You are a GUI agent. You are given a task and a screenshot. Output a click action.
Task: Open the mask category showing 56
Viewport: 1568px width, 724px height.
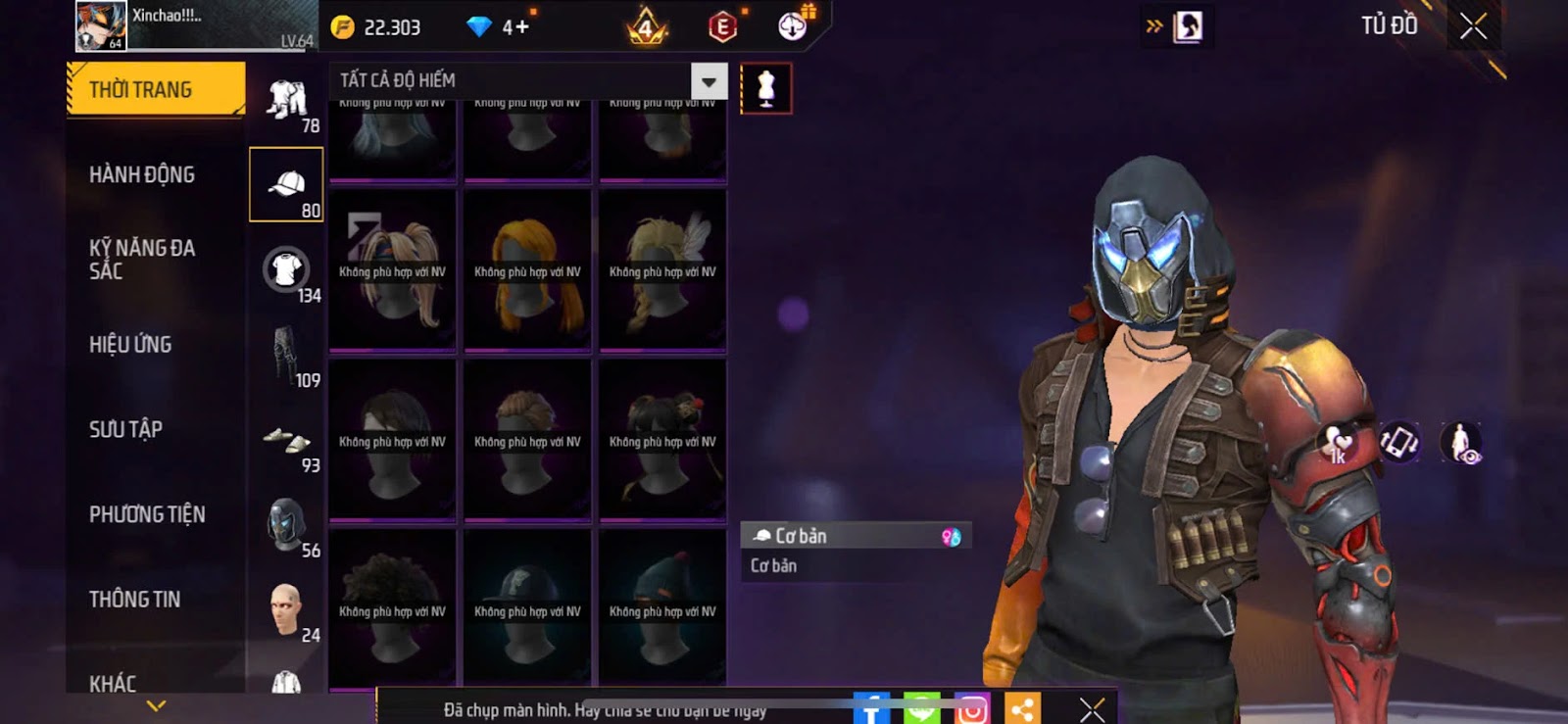coord(286,526)
